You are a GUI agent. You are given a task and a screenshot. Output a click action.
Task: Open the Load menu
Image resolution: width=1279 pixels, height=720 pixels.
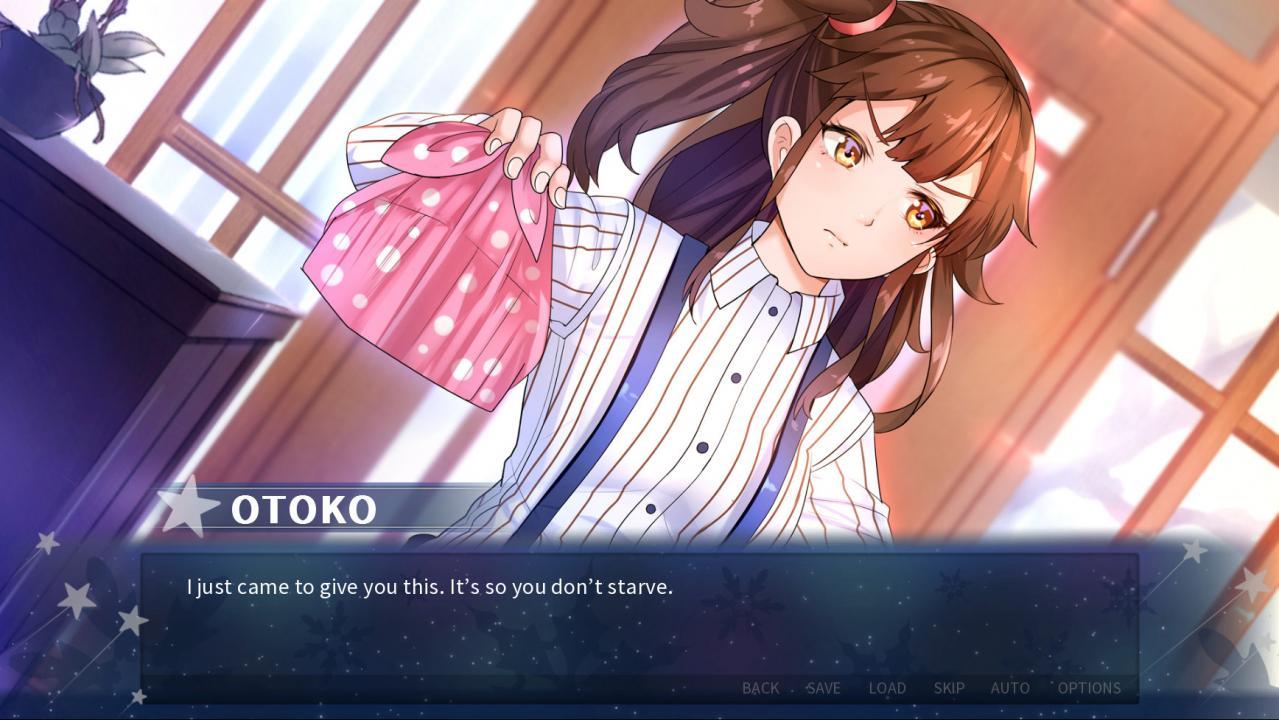click(x=887, y=688)
